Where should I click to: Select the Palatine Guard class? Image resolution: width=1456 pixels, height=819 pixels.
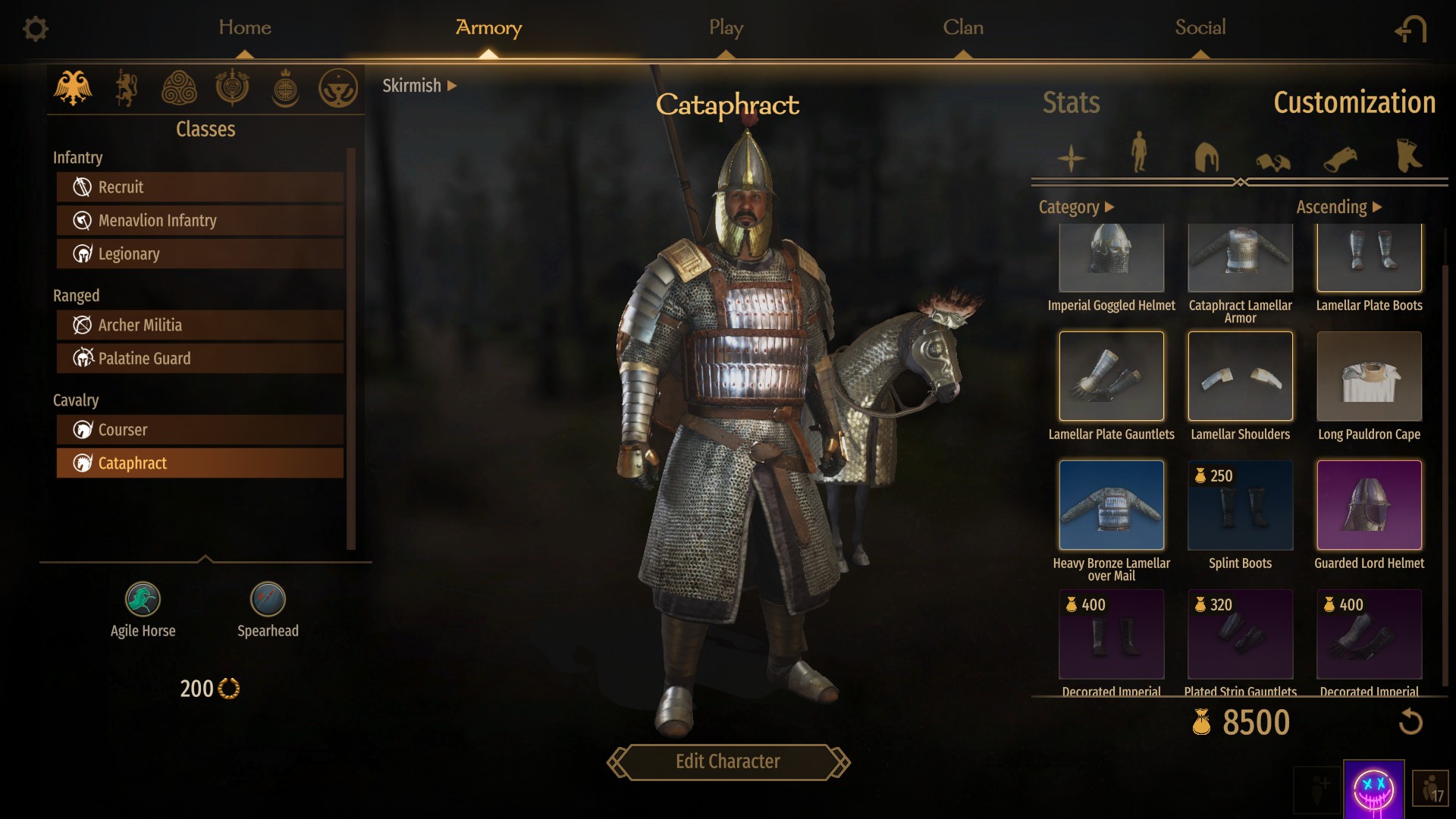click(x=200, y=359)
